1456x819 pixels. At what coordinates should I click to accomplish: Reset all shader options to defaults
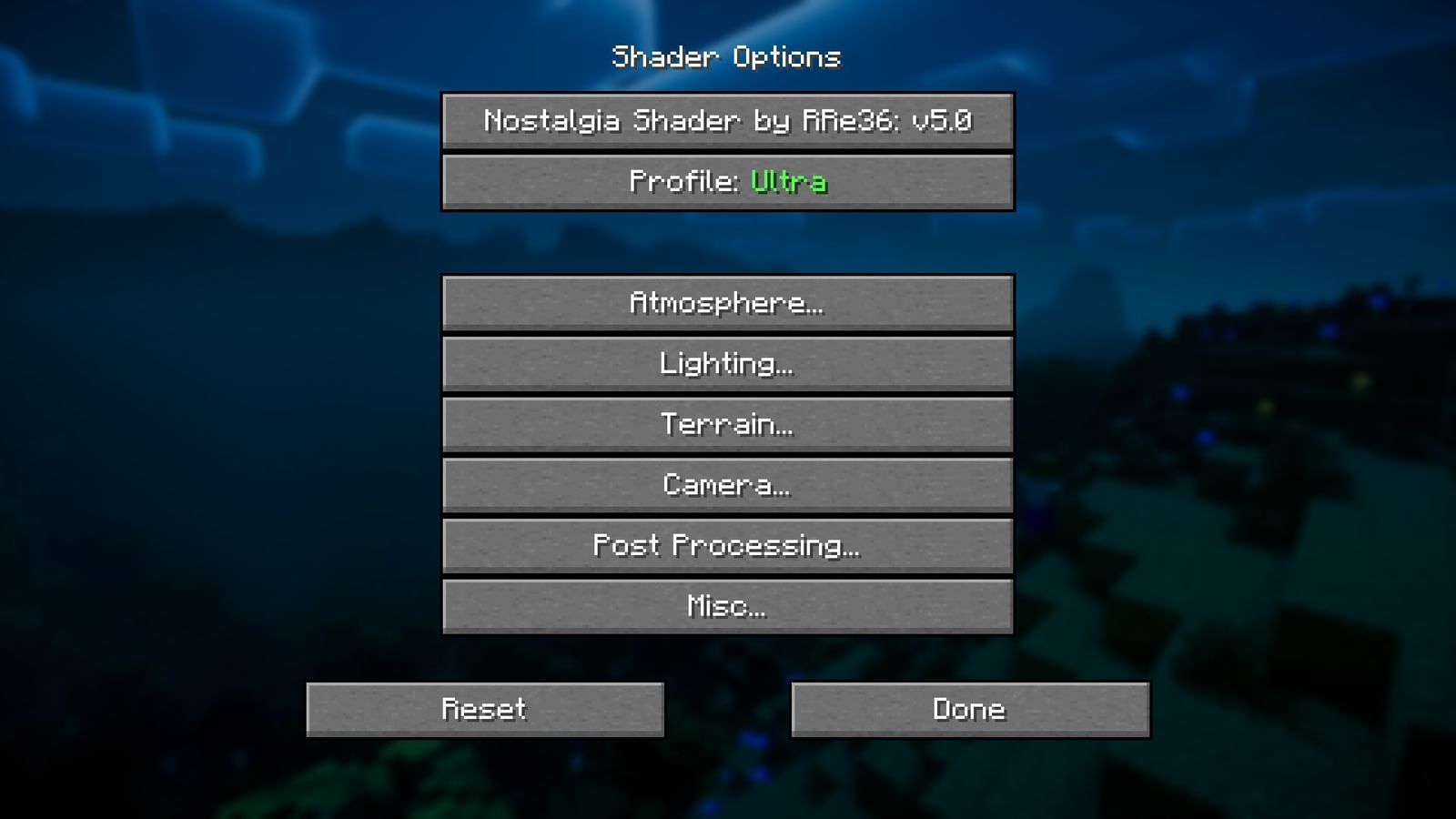485,709
